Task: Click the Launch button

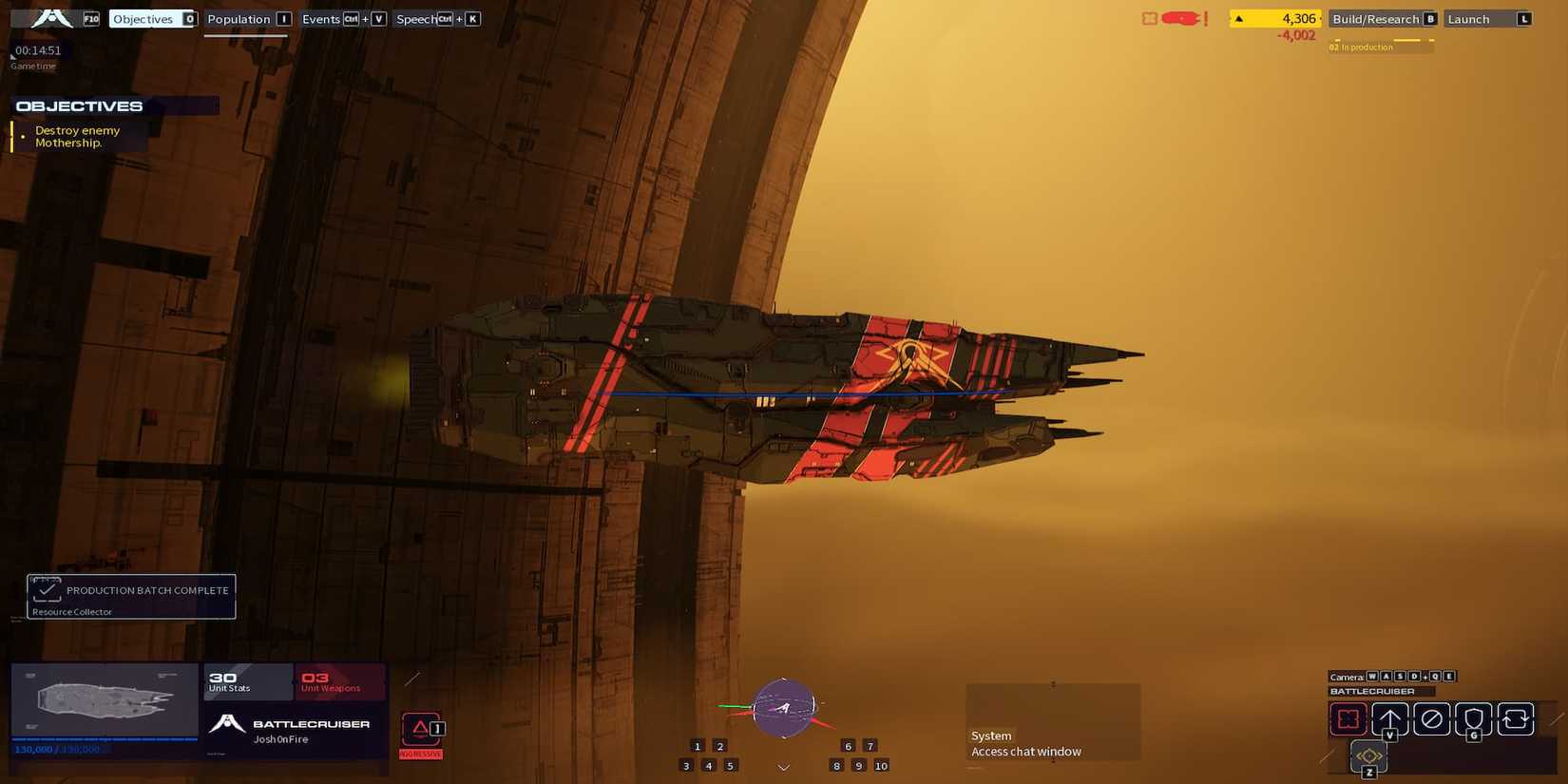Action: click(1485, 18)
